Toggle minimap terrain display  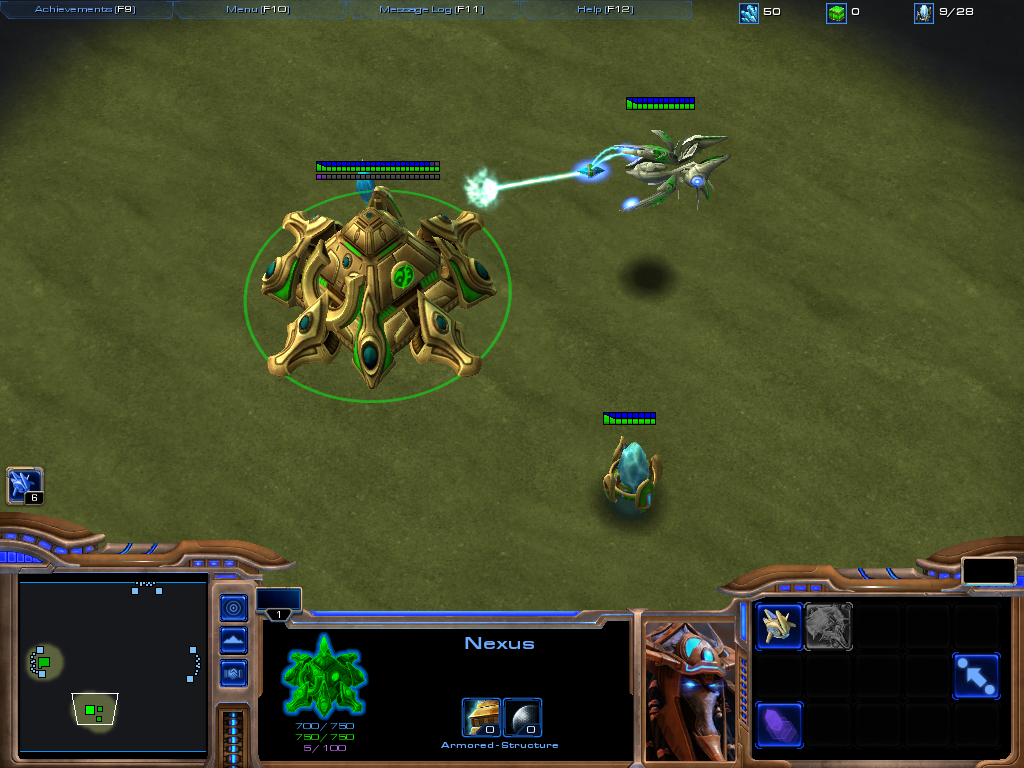tap(233, 640)
